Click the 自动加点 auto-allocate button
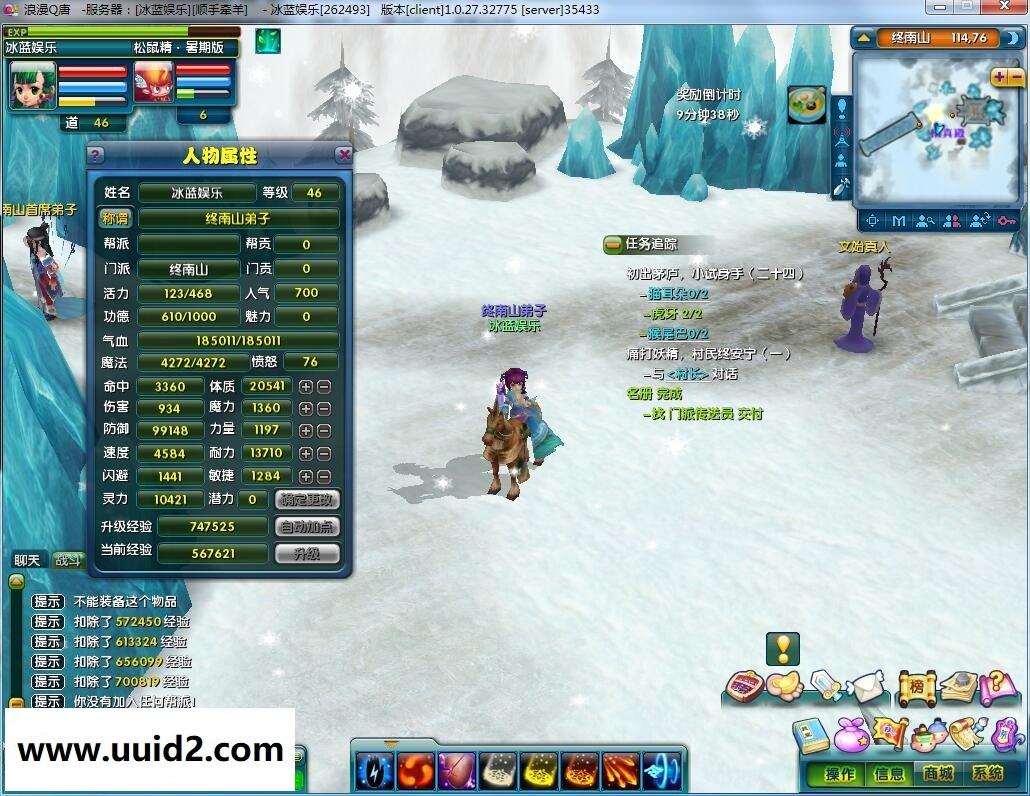 click(x=307, y=526)
